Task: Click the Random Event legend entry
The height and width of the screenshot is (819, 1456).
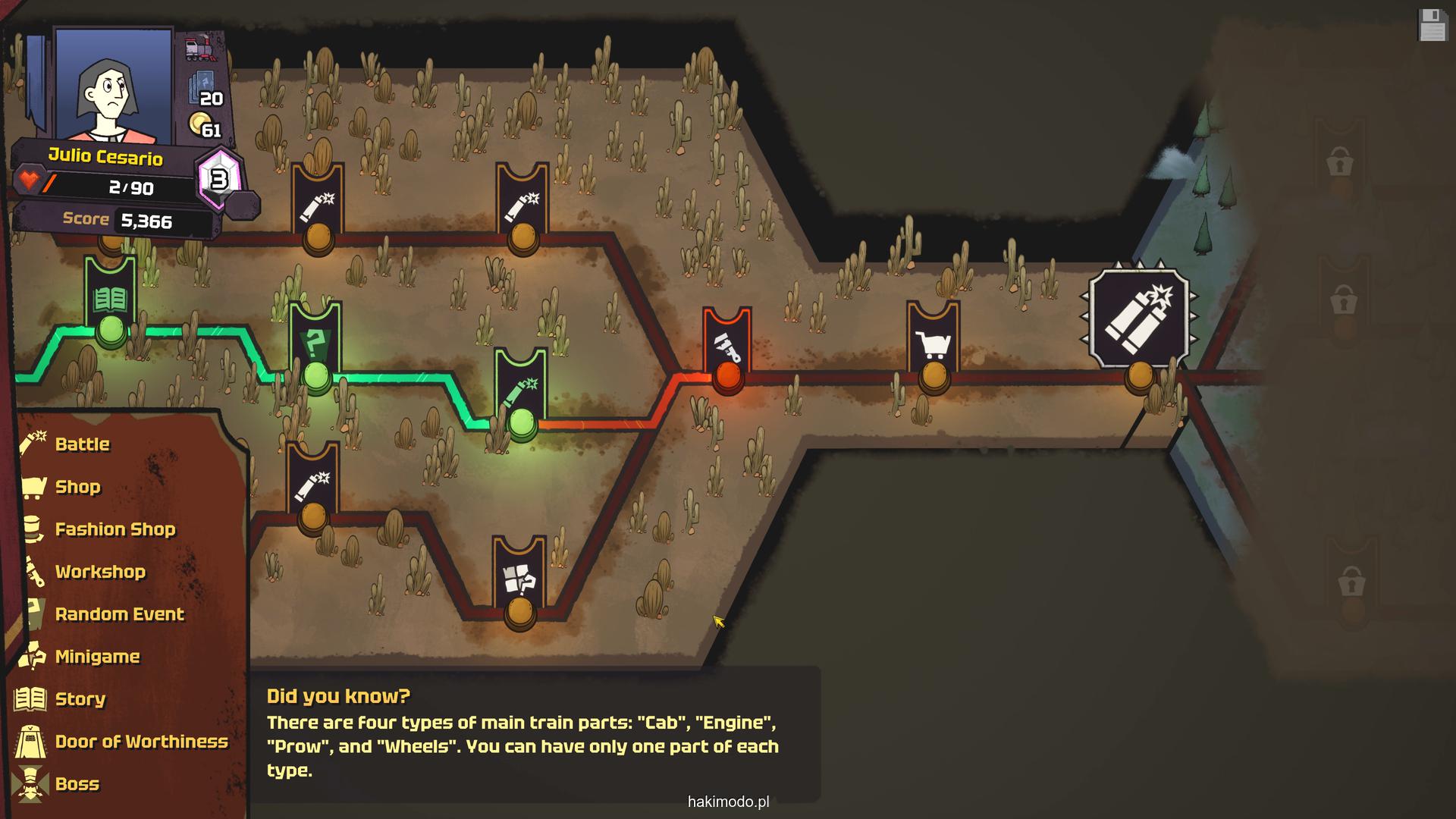Action: 119,614
